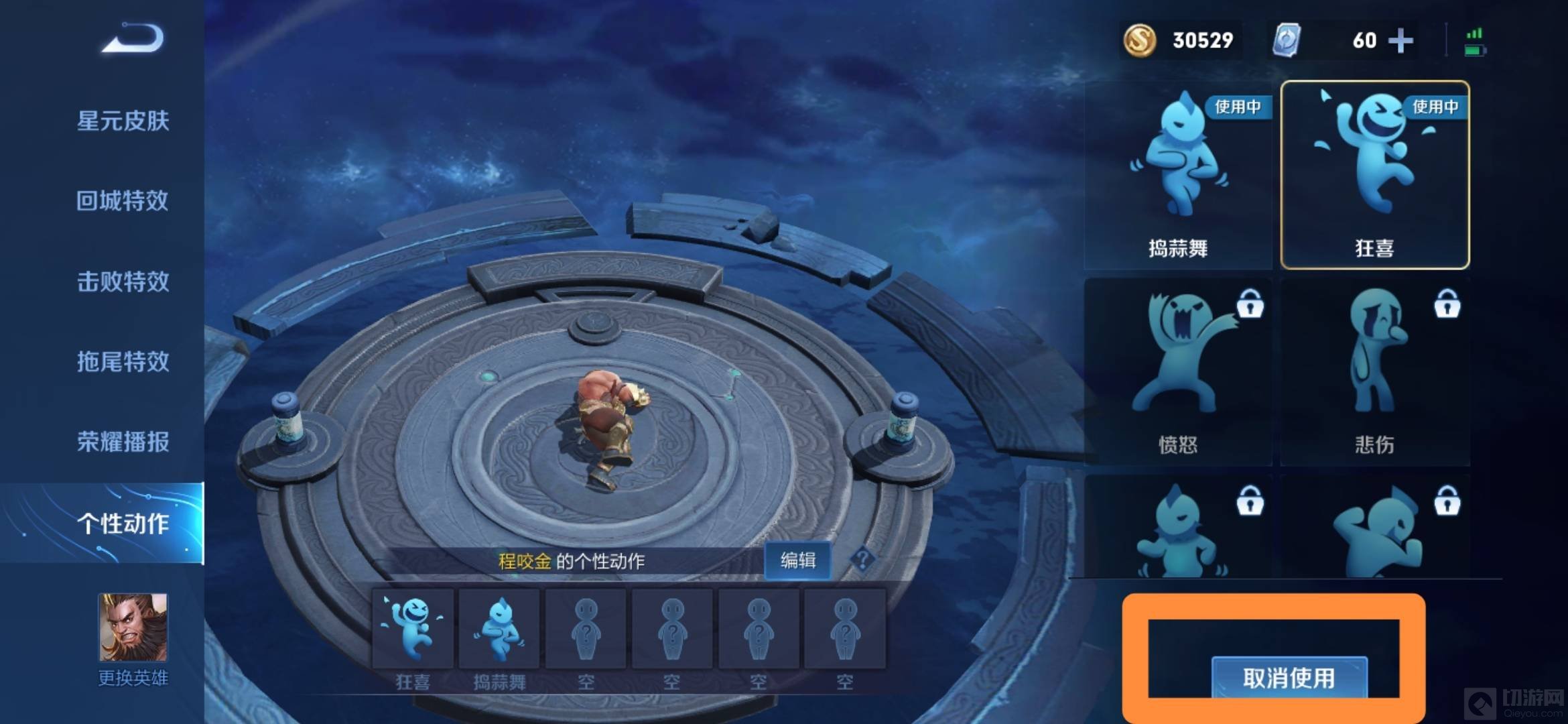Select the 击败特效 tab
Screen dimensions: 1568x724
(123, 282)
